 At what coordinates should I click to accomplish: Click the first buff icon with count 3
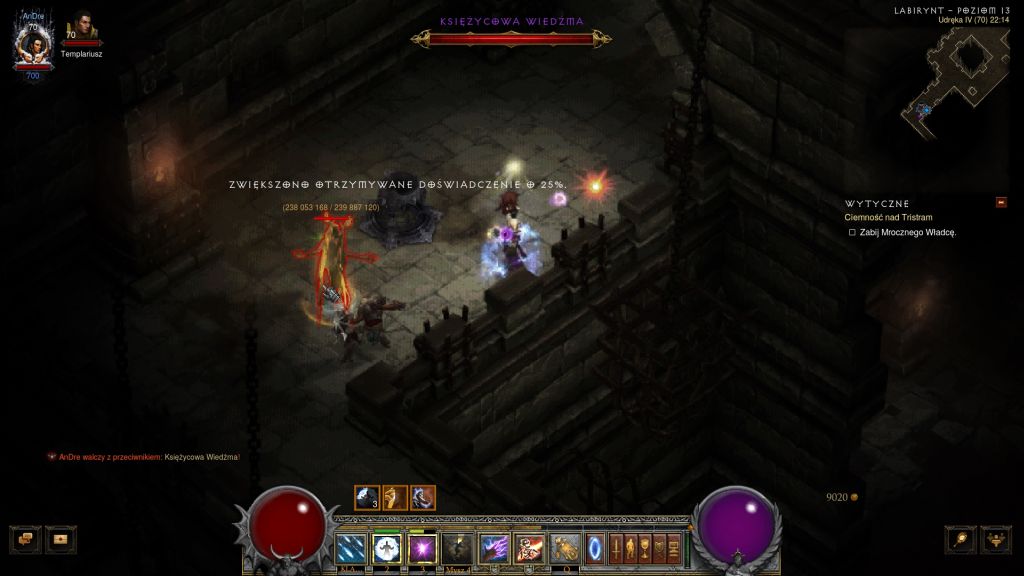click(x=366, y=497)
